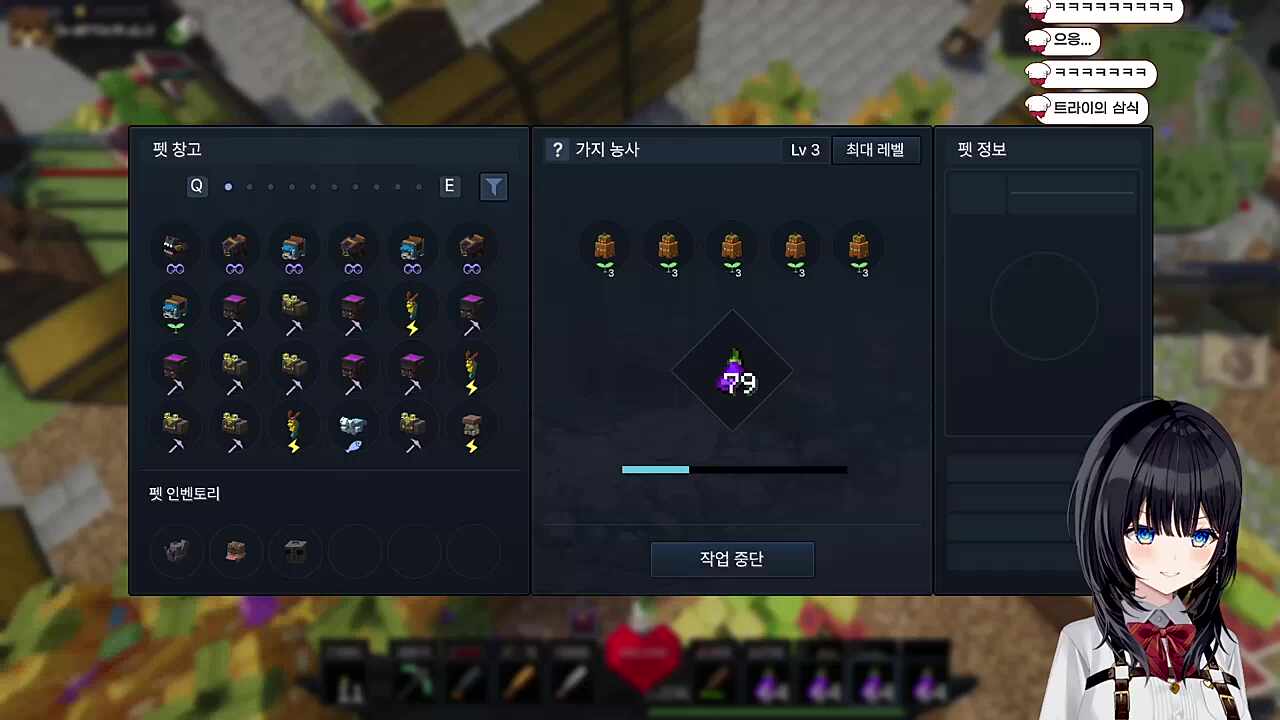The image size is (1280, 720).
Task: Click the Lv 3 level label
Action: [x=805, y=149]
